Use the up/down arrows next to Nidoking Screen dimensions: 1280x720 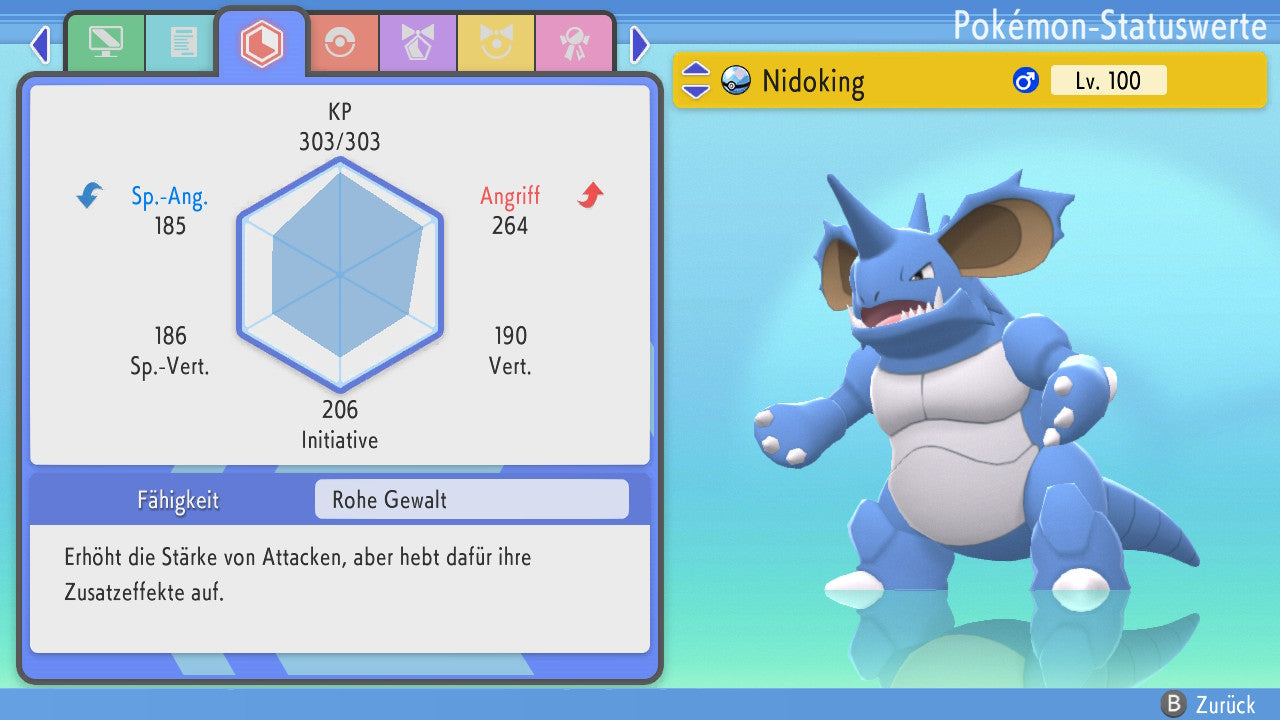tap(696, 81)
